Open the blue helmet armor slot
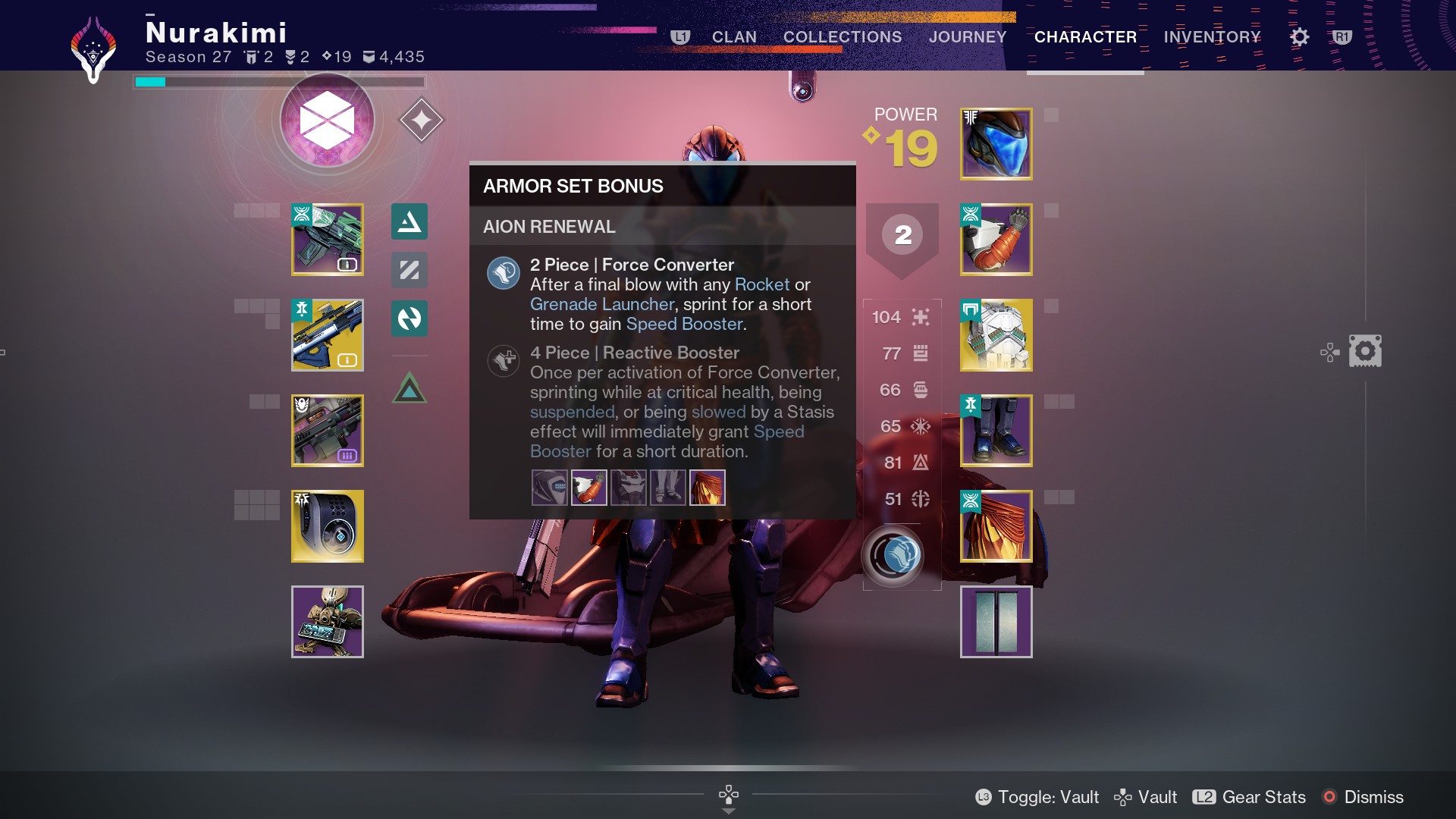The width and height of the screenshot is (1456, 819). tap(996, 144)
